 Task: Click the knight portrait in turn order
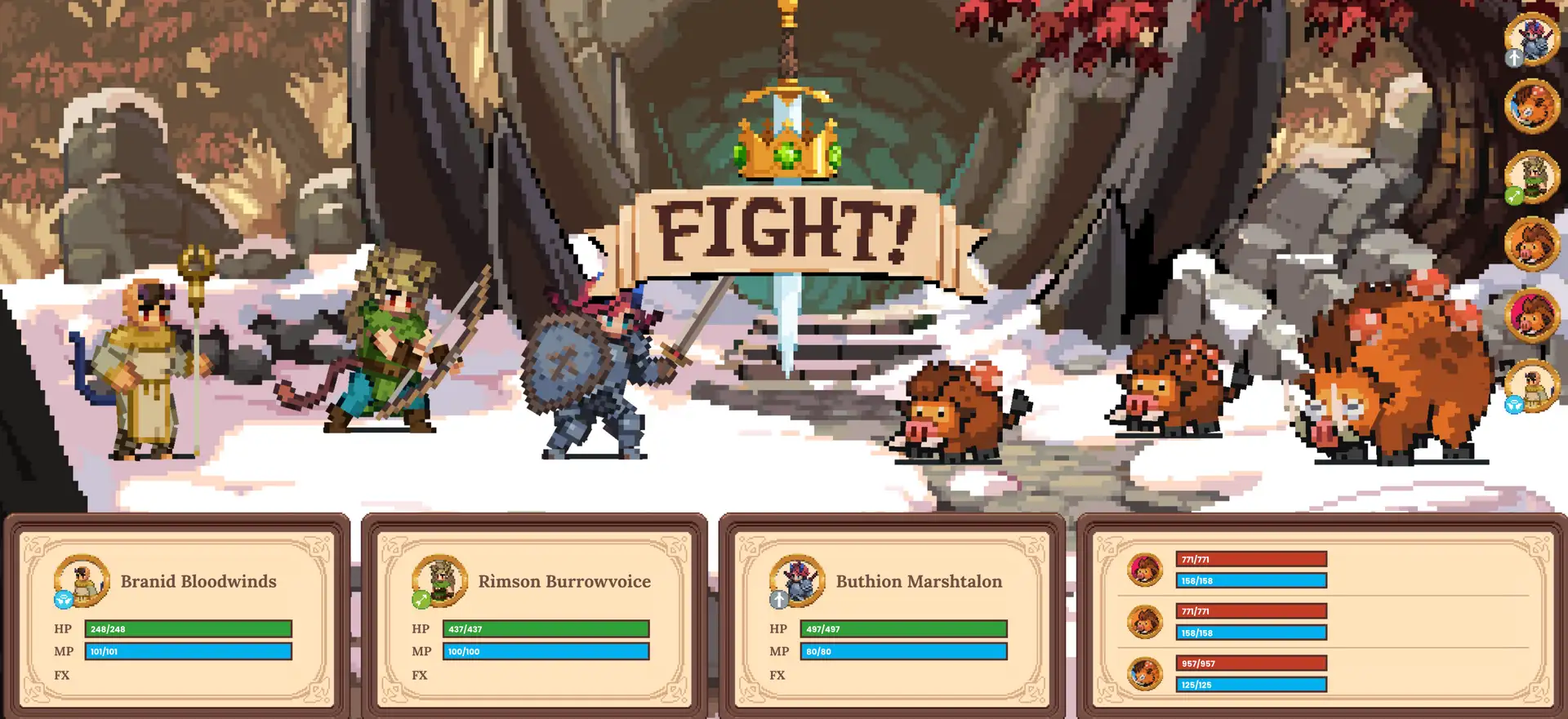point(1532,38)
